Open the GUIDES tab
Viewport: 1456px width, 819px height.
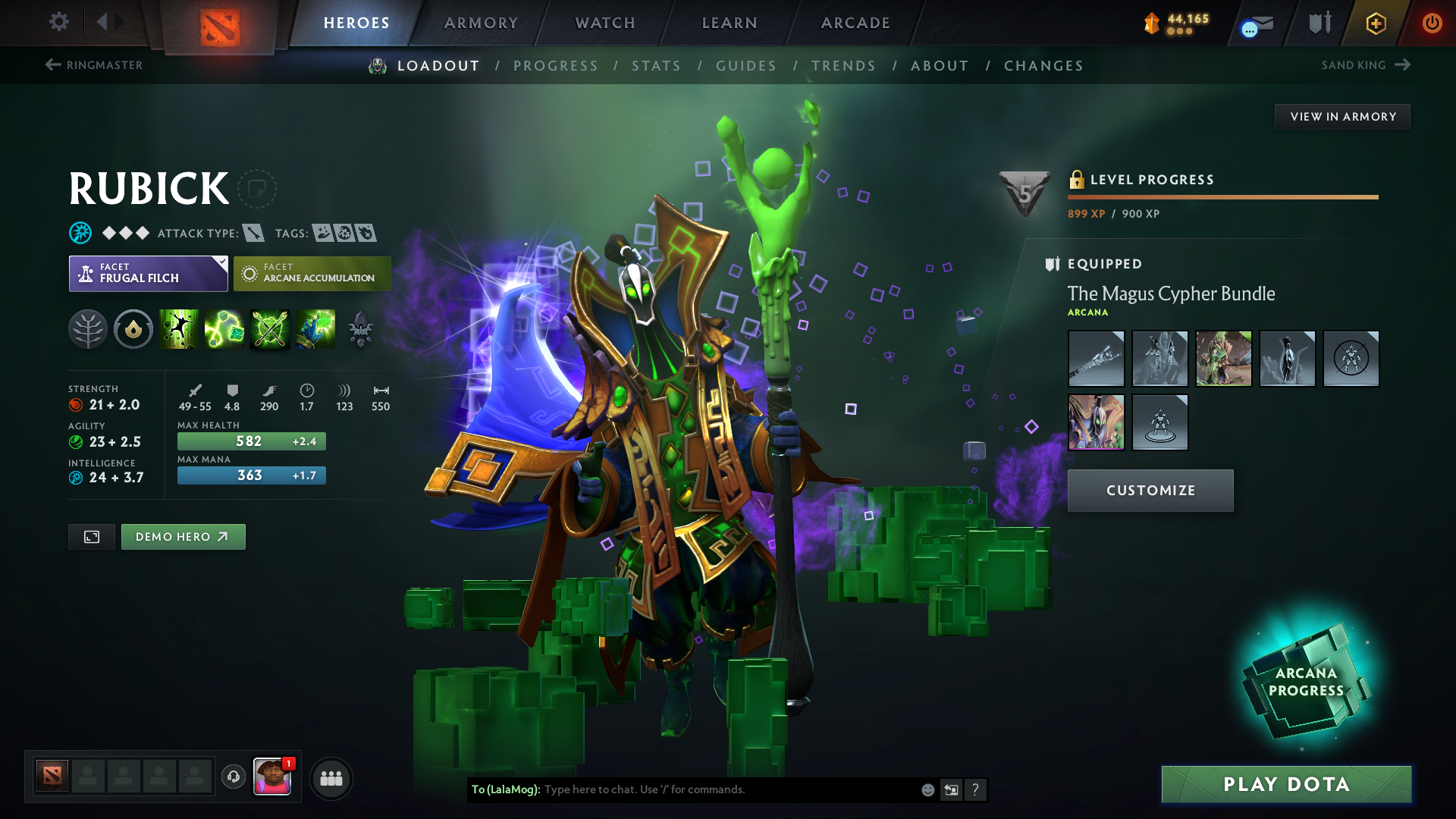point(746,65)
